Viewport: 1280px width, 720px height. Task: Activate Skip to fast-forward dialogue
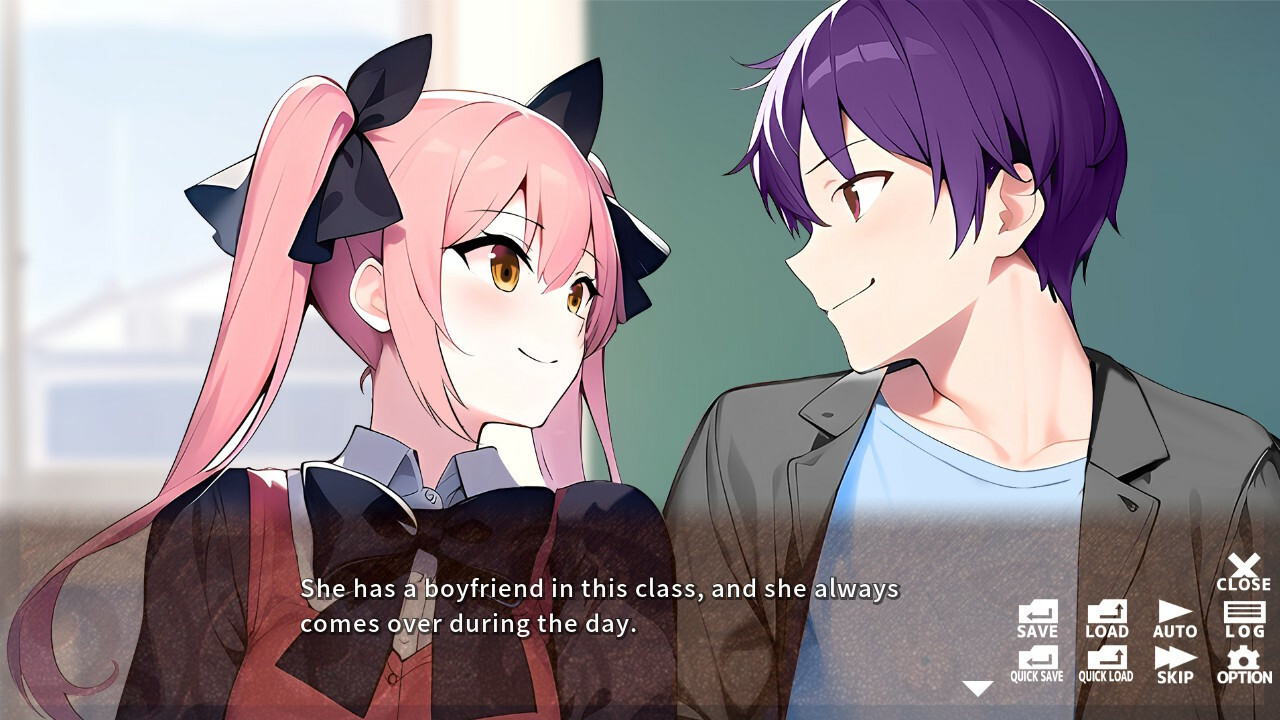coord(1174,664)
